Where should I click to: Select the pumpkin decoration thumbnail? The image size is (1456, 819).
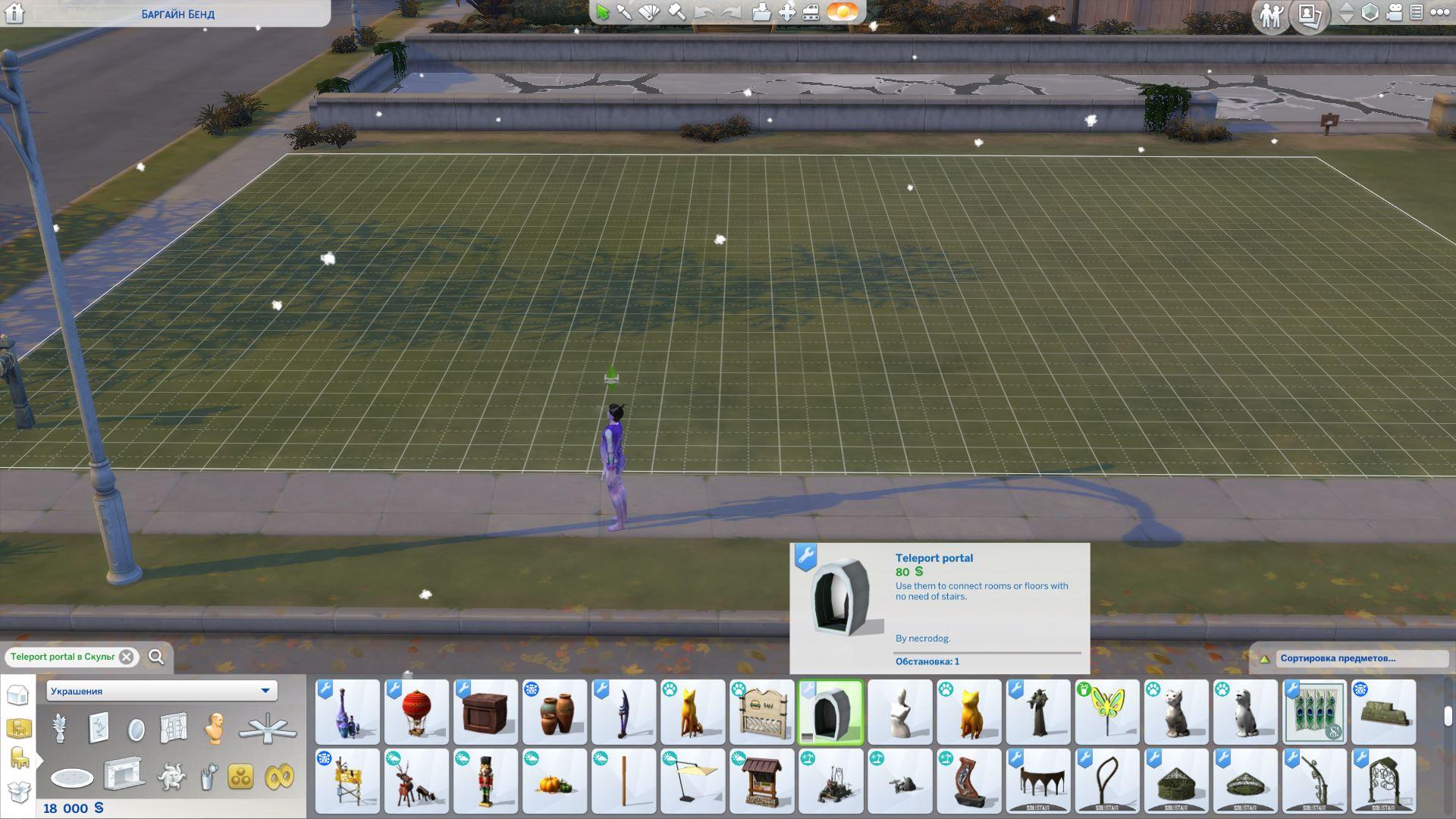tap(554, 781)
